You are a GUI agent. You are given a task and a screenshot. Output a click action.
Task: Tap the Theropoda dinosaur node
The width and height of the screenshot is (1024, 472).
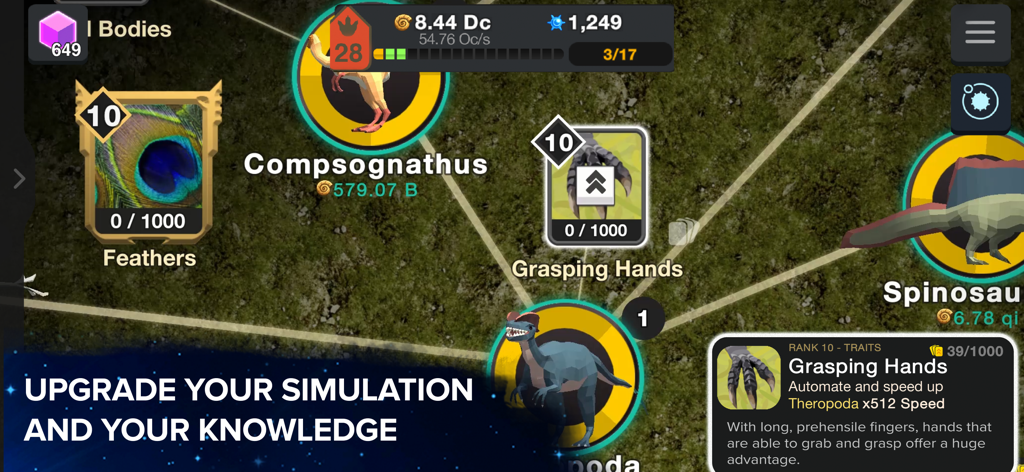[565, 375]
